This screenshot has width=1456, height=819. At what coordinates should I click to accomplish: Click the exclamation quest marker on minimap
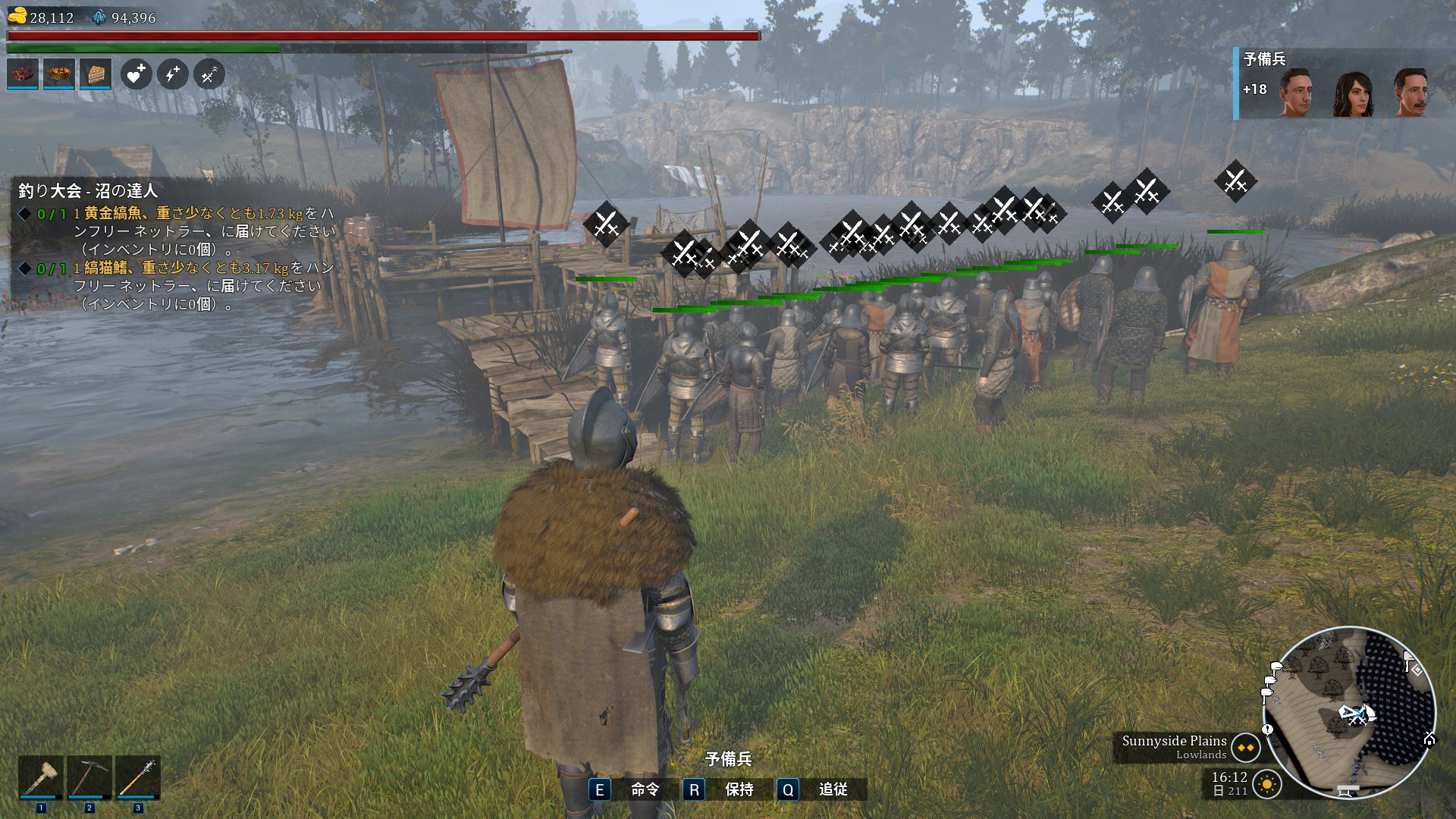[x=1267, y=730]
